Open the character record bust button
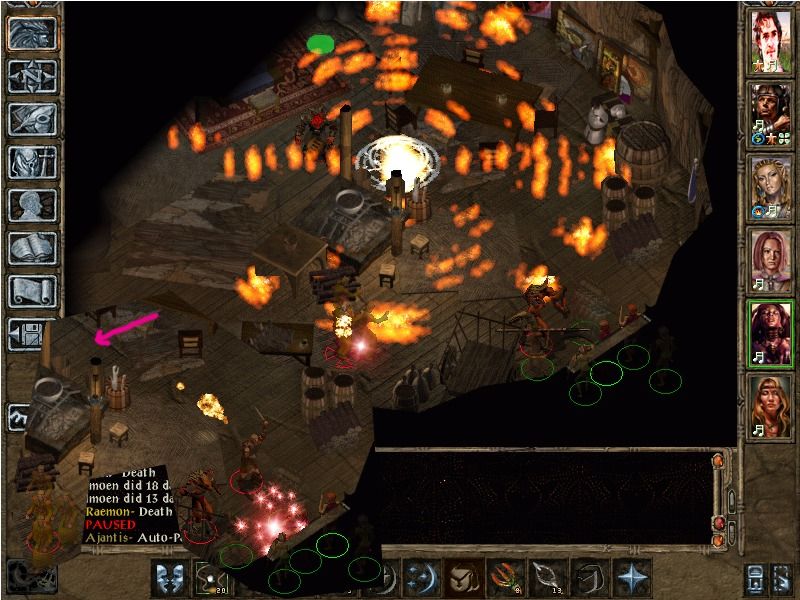 (x=31, y=204)
